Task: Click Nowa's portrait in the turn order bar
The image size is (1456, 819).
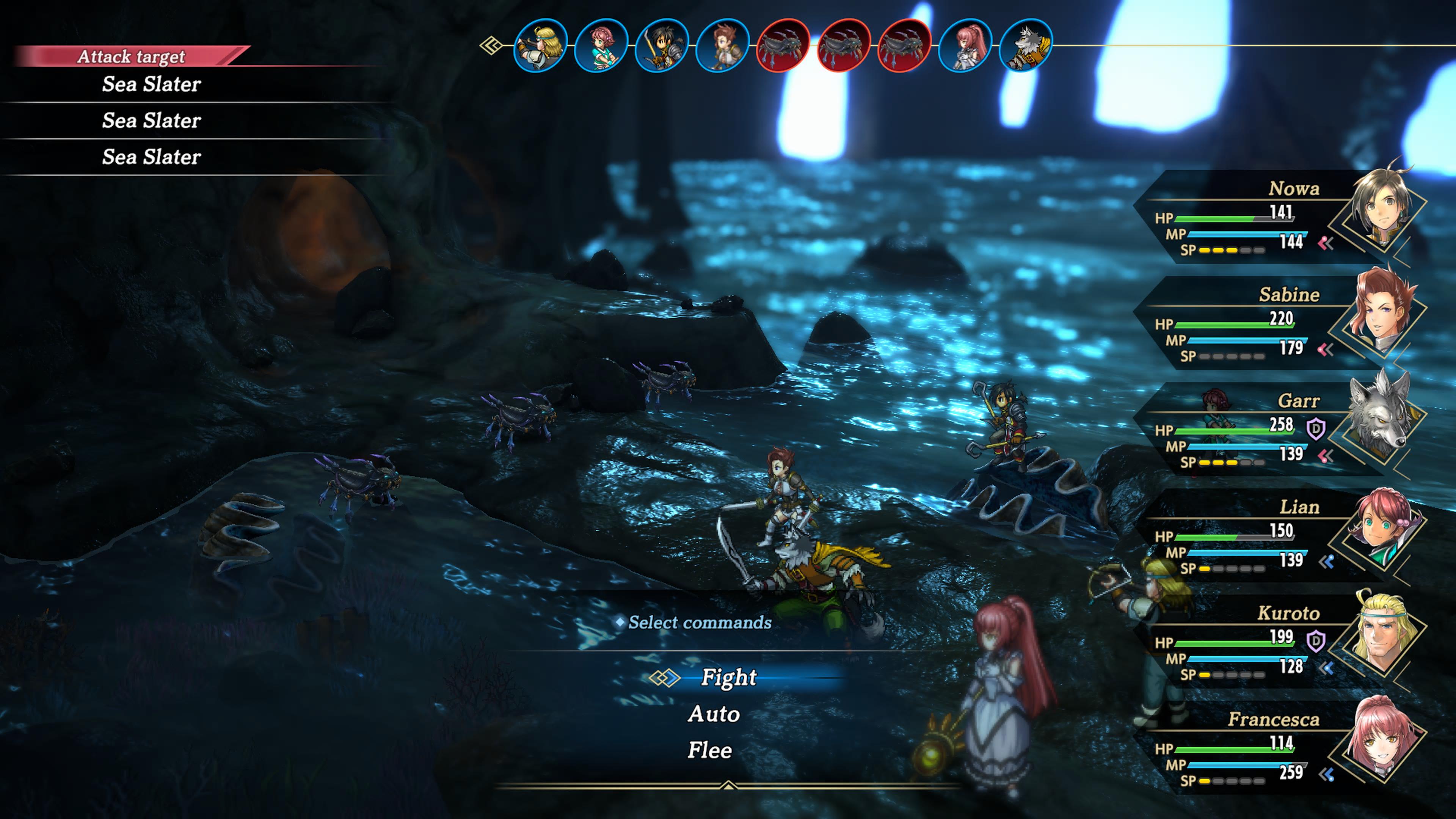Action: tap(662, 45)
